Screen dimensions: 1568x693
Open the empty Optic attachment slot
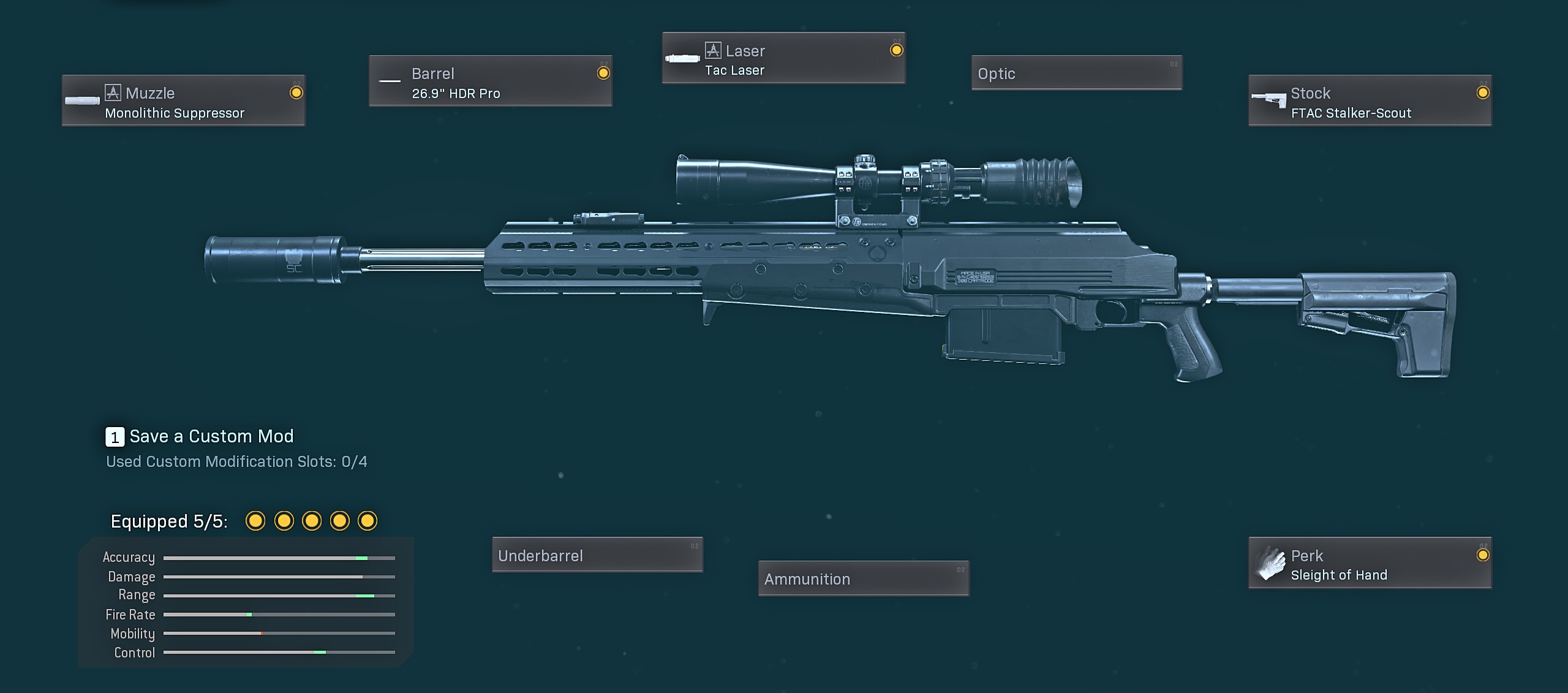[1076, 74]
